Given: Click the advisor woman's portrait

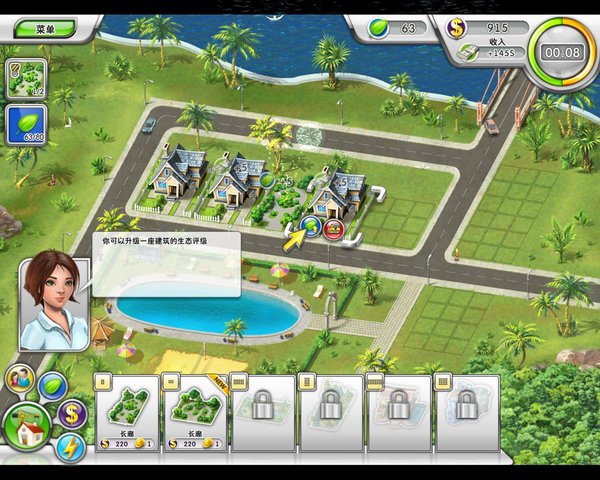Looking at the screenshot, I should click(x=55, y=304).
